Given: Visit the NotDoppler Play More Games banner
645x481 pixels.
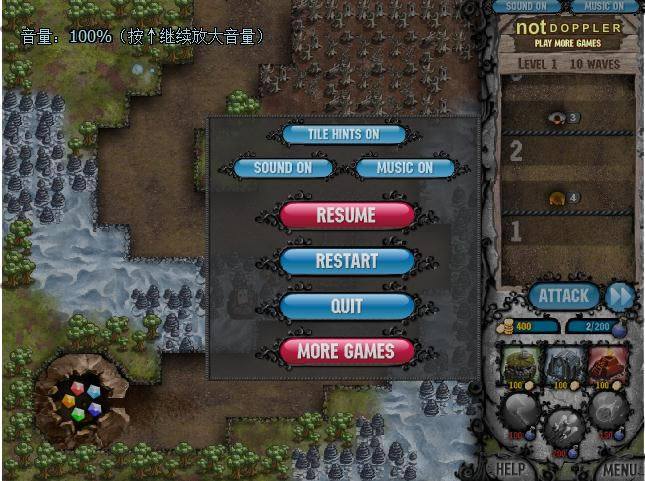Looking at the screenshot, I should pos(567,33).
